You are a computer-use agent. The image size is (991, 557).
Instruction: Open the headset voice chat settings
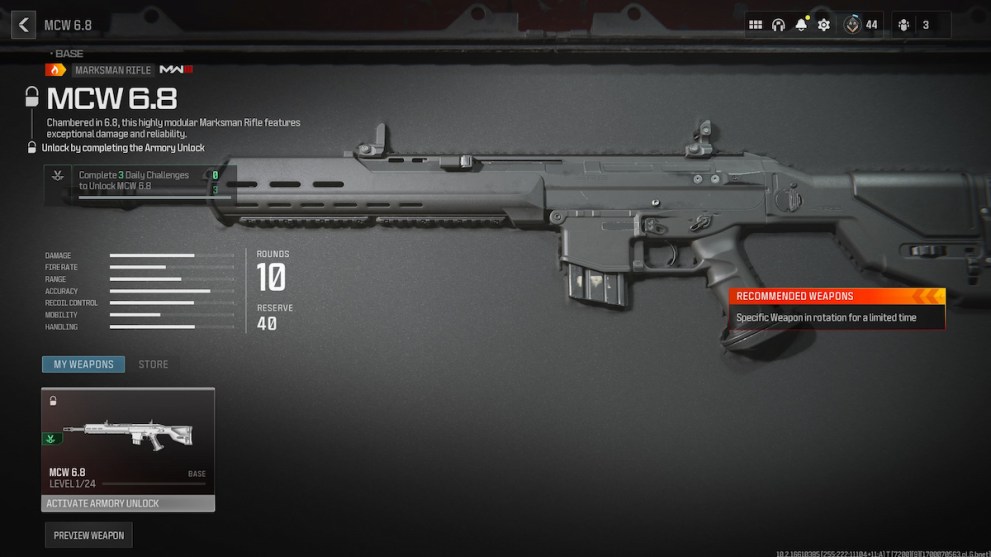(x=779, y=25)
